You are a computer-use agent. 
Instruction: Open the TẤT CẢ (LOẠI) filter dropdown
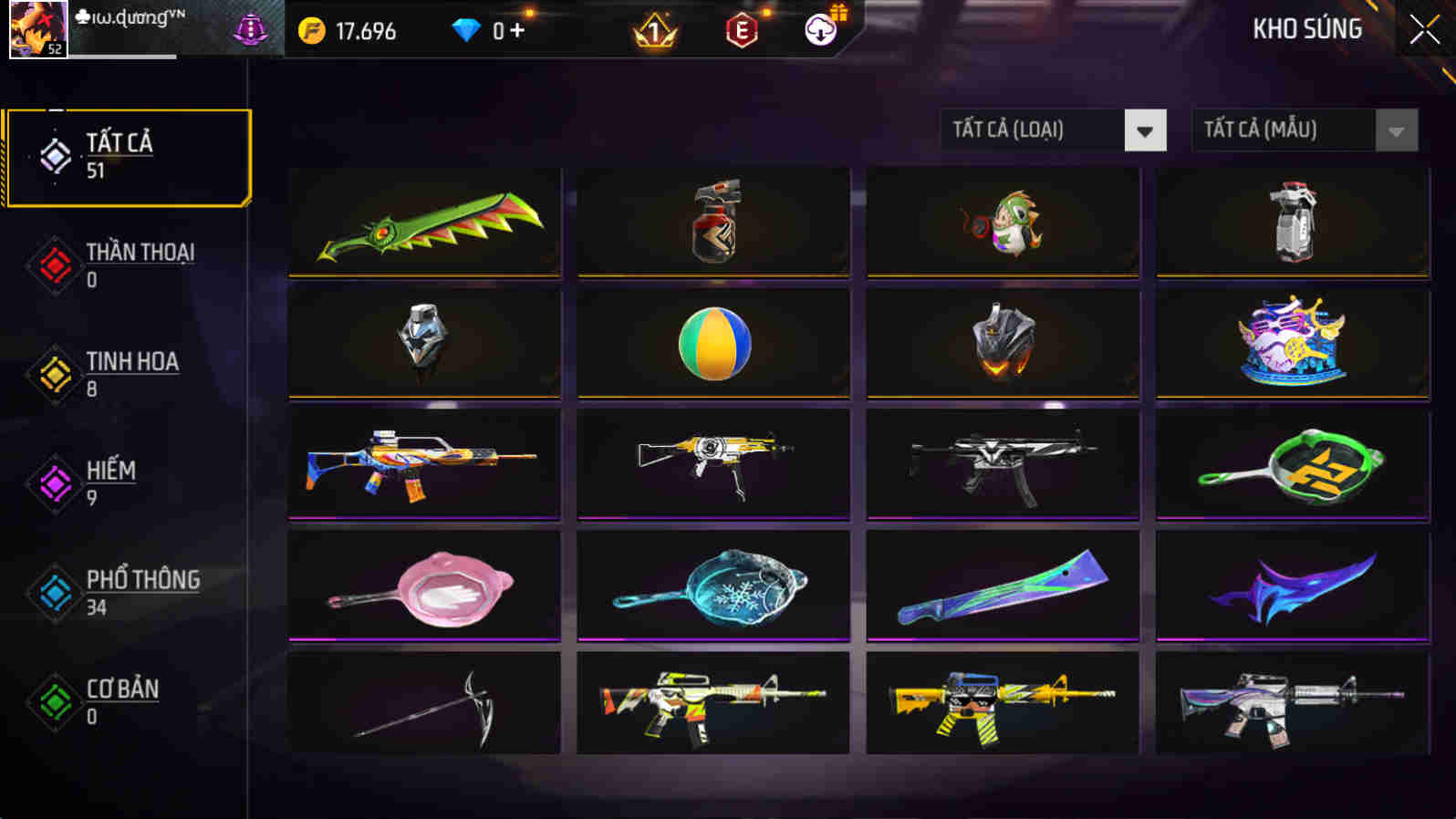(1031, 130)
